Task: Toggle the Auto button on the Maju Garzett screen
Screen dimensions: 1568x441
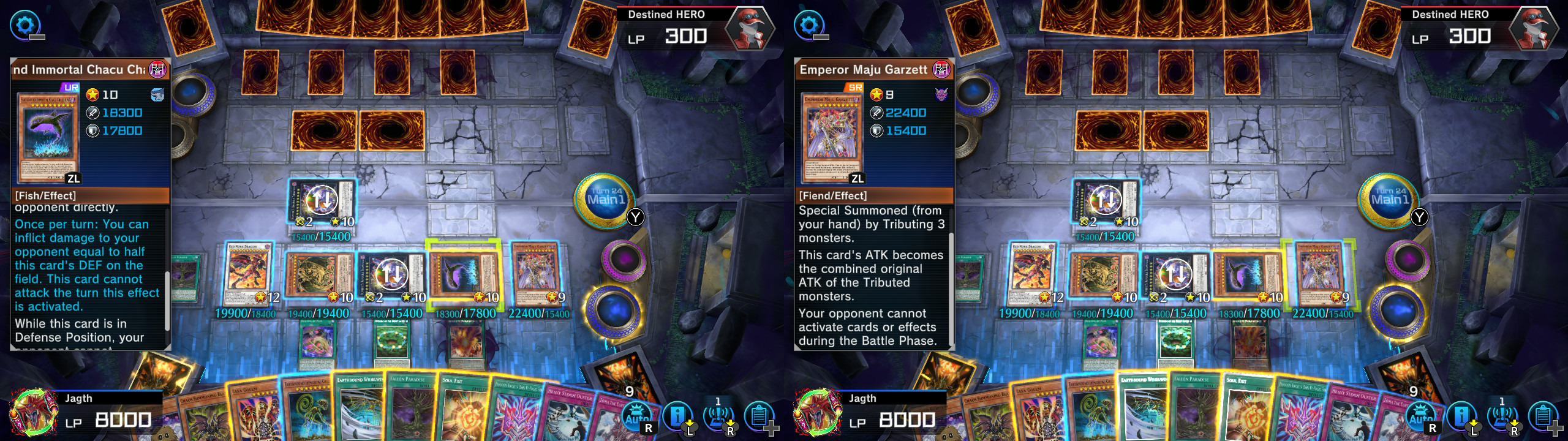Action: coord(1421,418)
